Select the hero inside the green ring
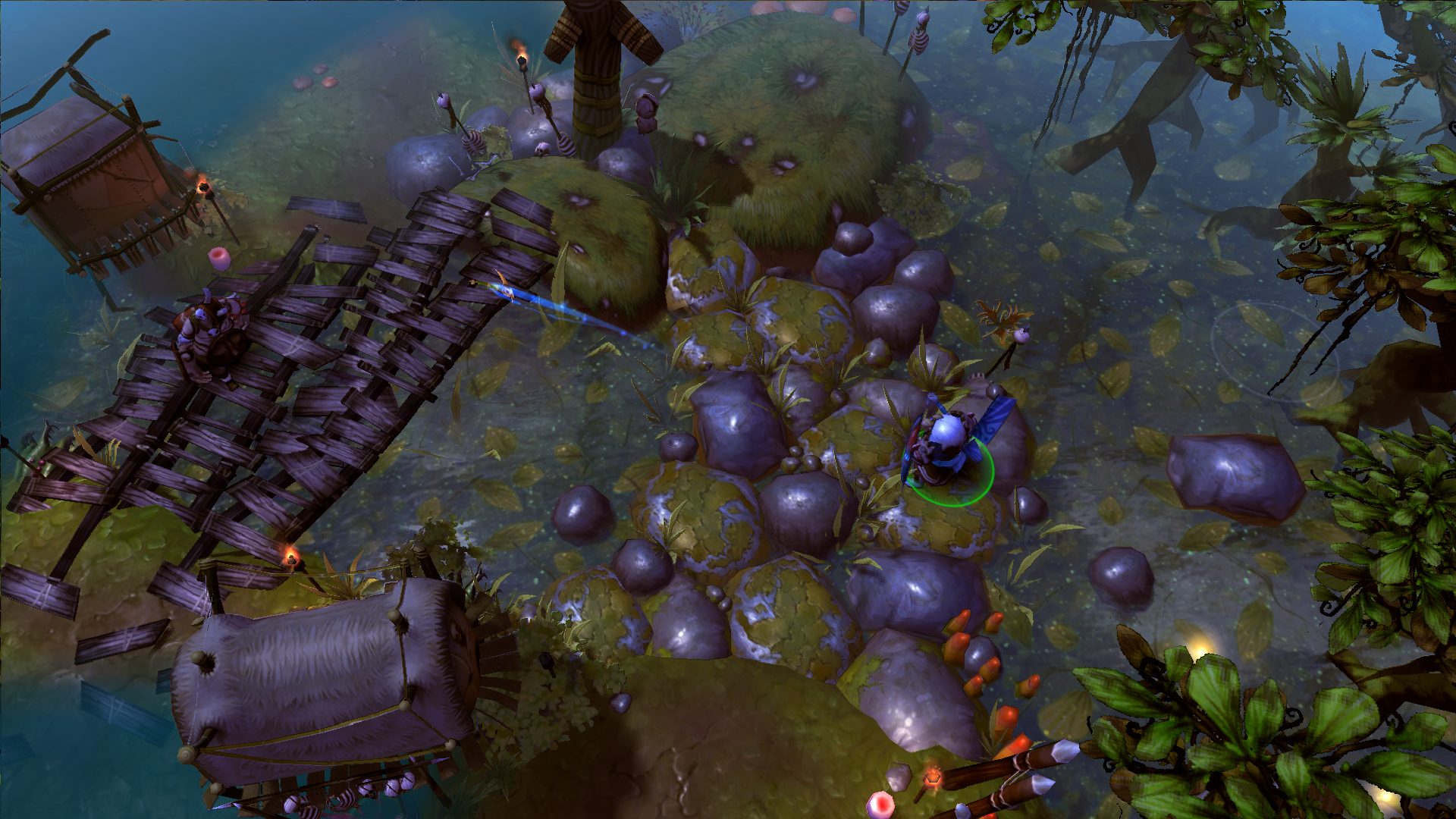The image size is (1456, 819). (946, 447)
